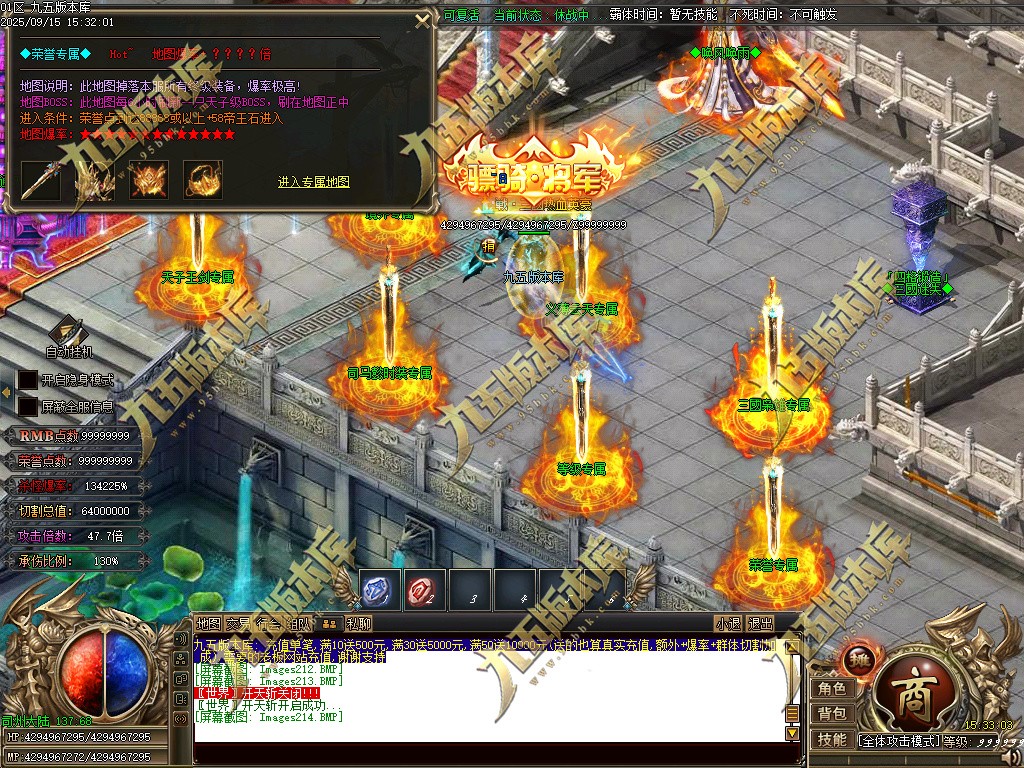This screenshot has height=768, width=1024.
Task: Open the 背包 bag inventory
Action: pos(832,713)
